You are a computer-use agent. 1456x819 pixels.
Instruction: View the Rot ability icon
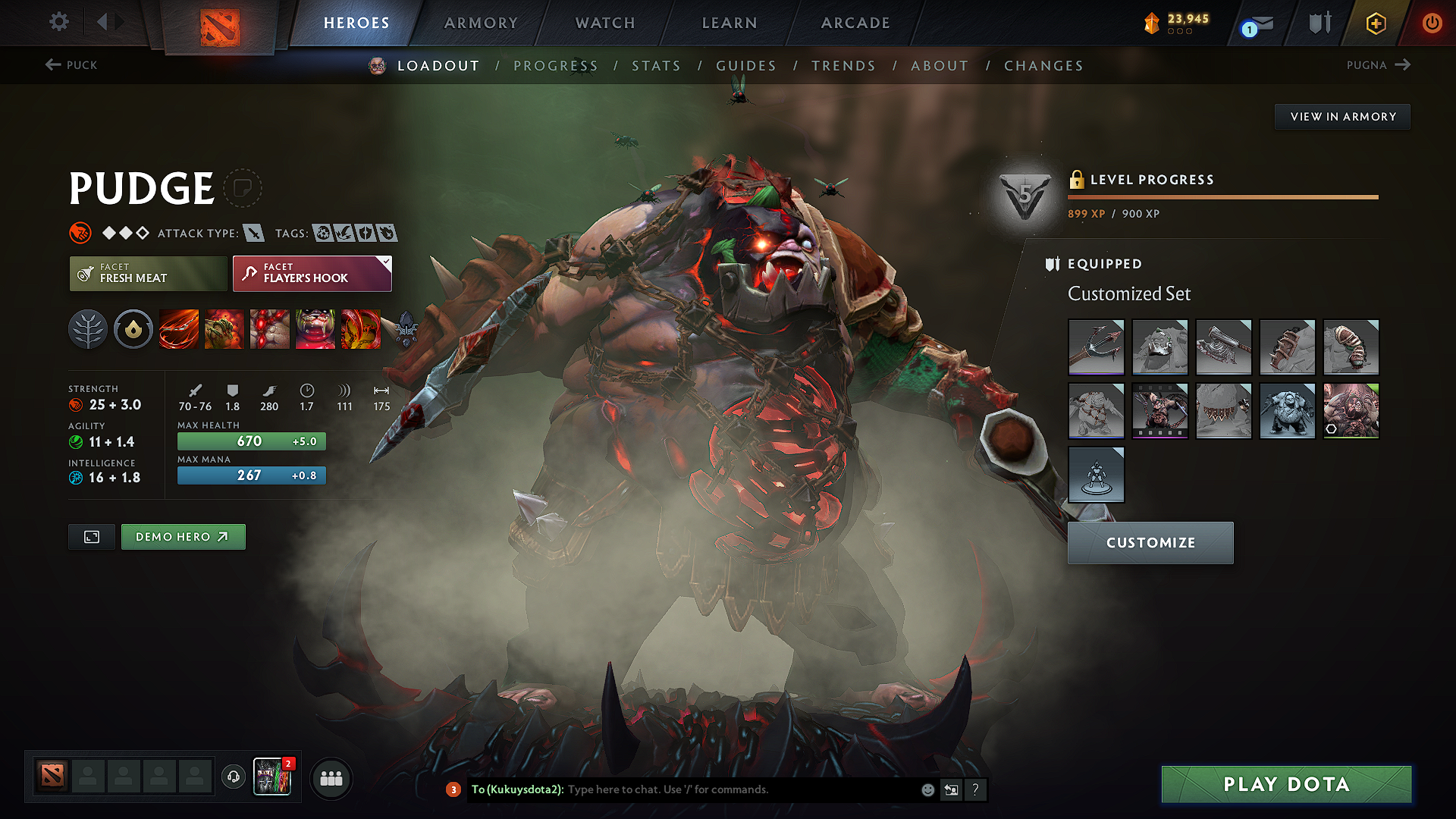[224, 329]
